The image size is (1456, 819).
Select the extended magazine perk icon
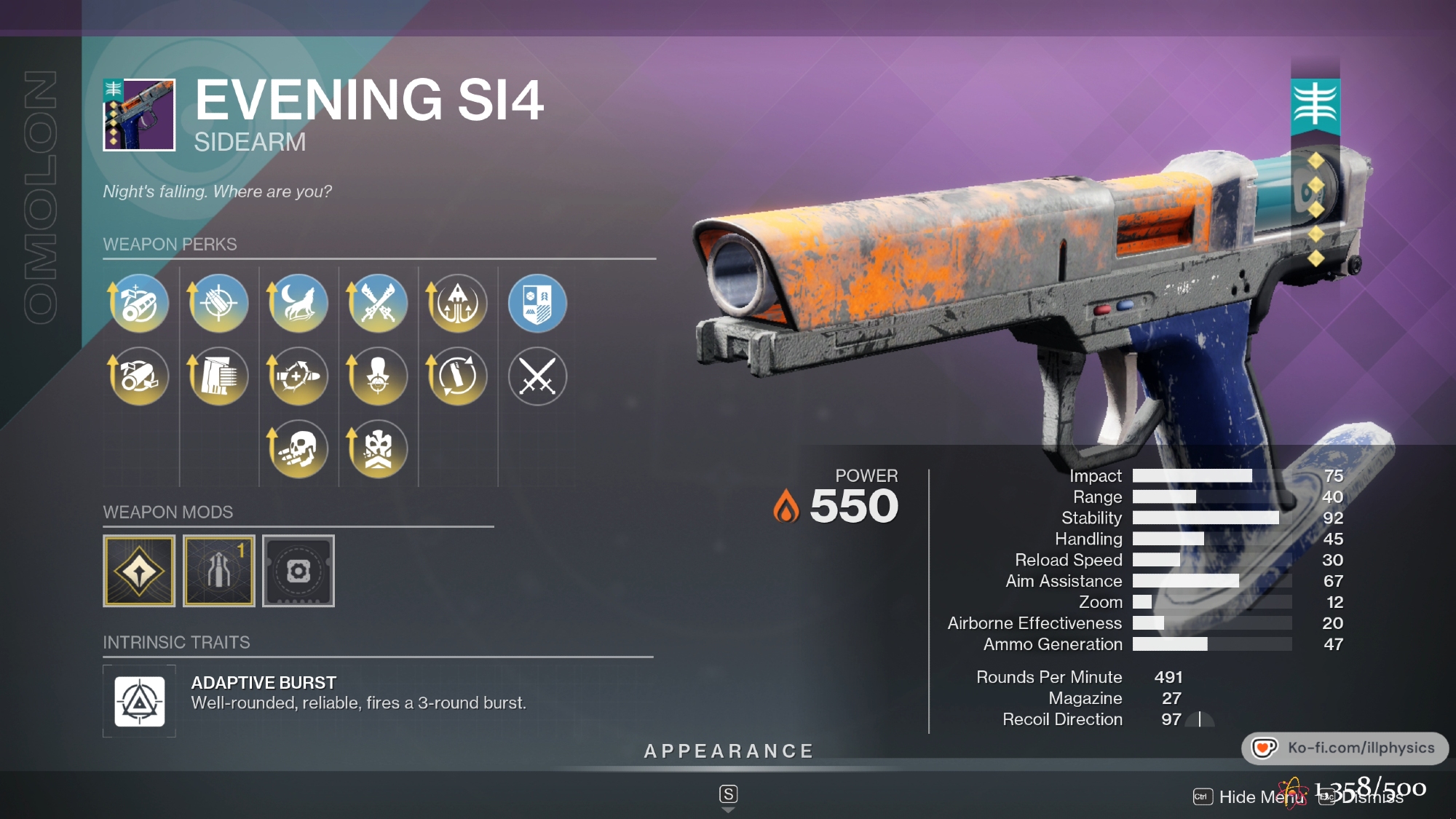tap(218, 376)
